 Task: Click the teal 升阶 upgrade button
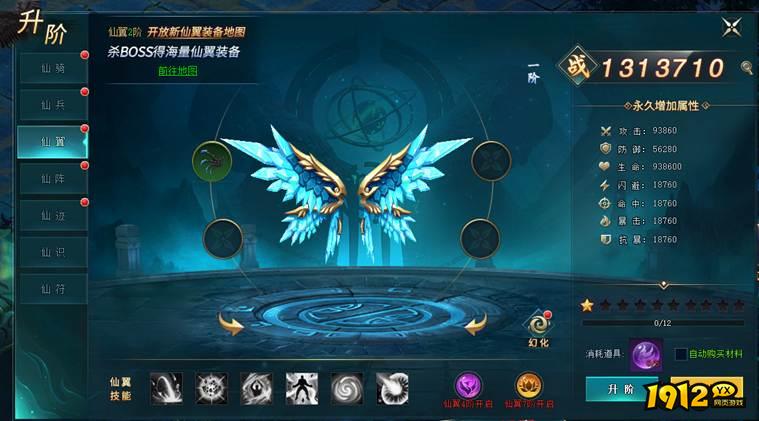tap(620, 389)
